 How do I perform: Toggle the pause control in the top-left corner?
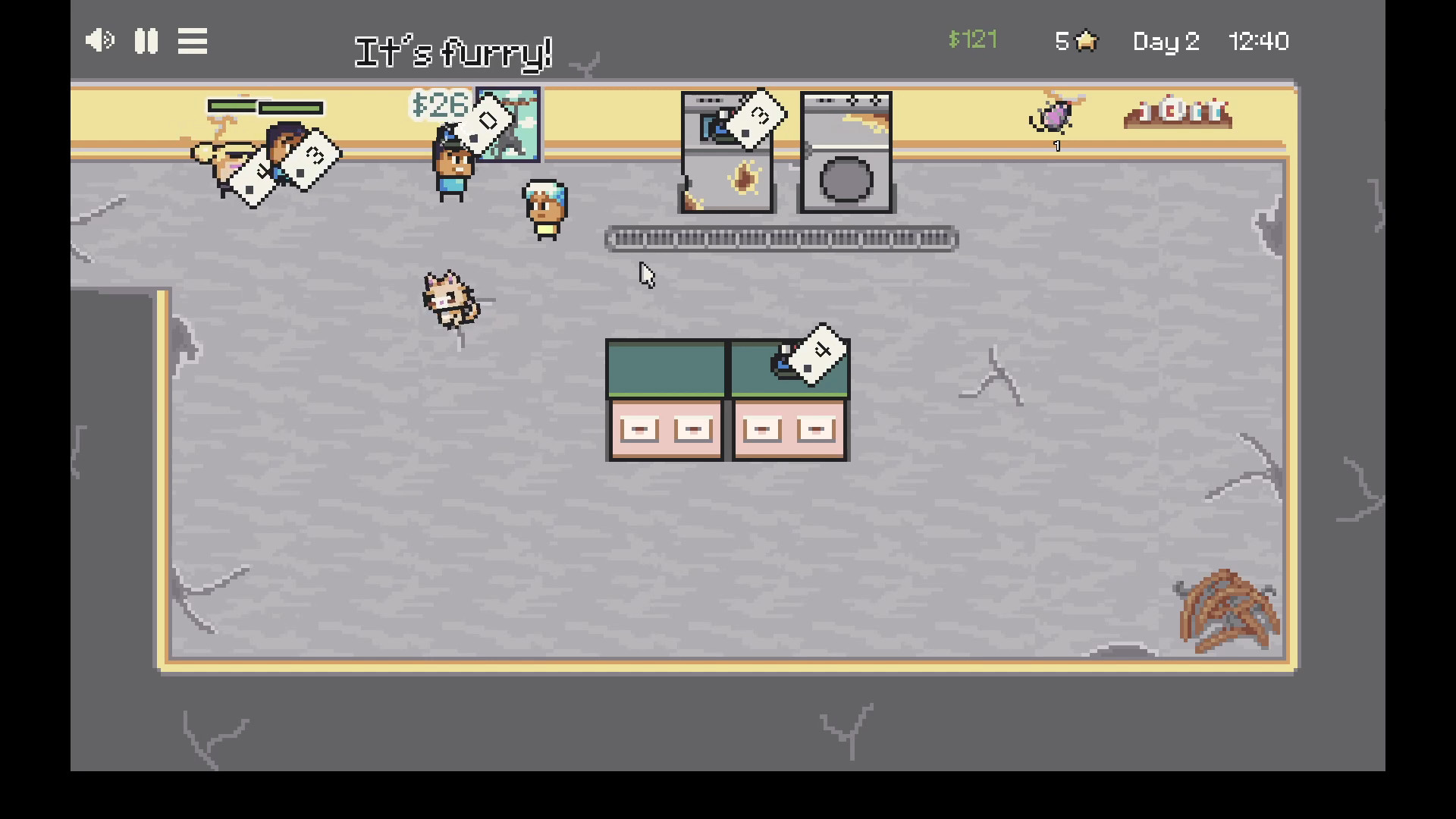pos(147,41)
